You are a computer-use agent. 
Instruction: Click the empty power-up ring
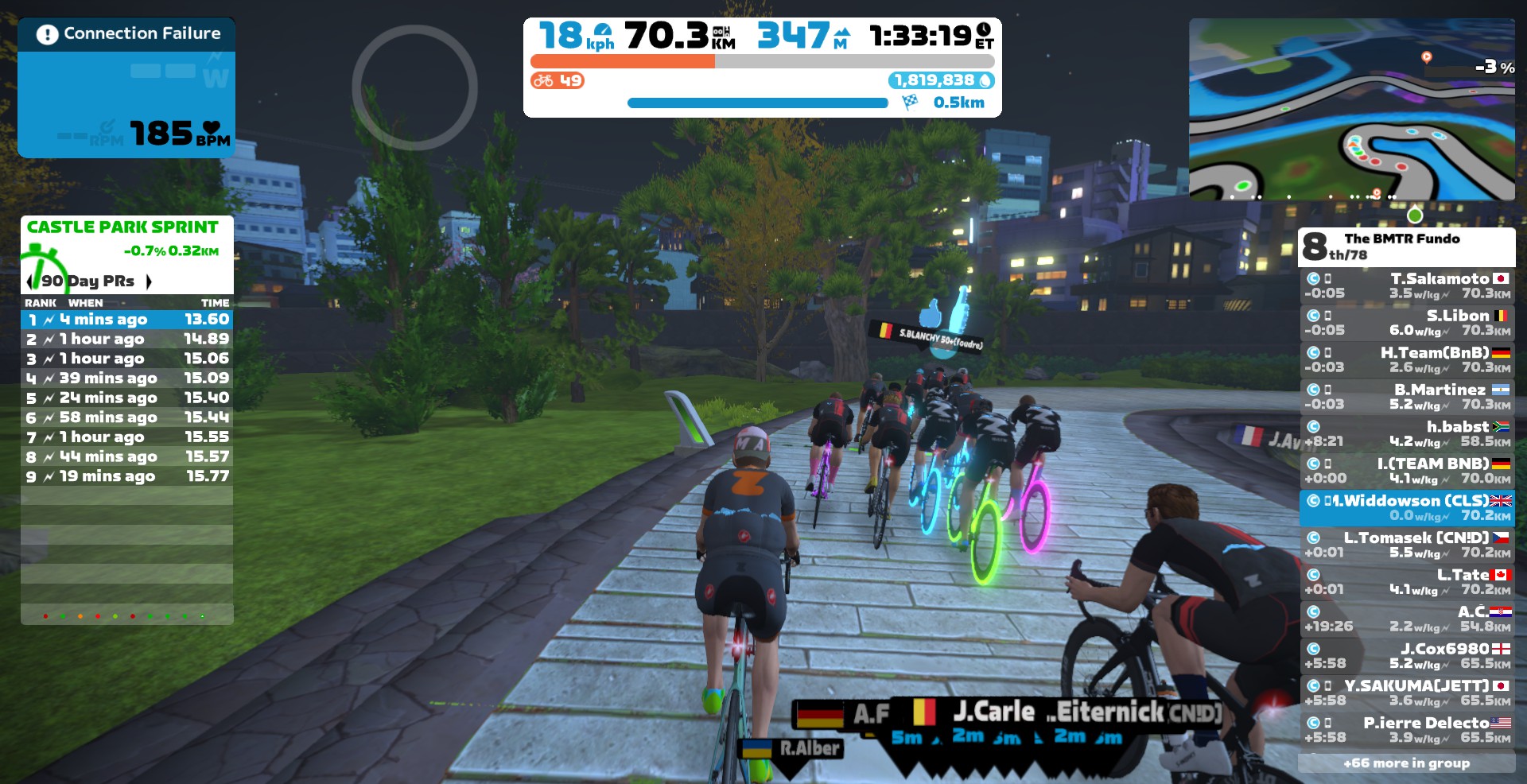414,87
